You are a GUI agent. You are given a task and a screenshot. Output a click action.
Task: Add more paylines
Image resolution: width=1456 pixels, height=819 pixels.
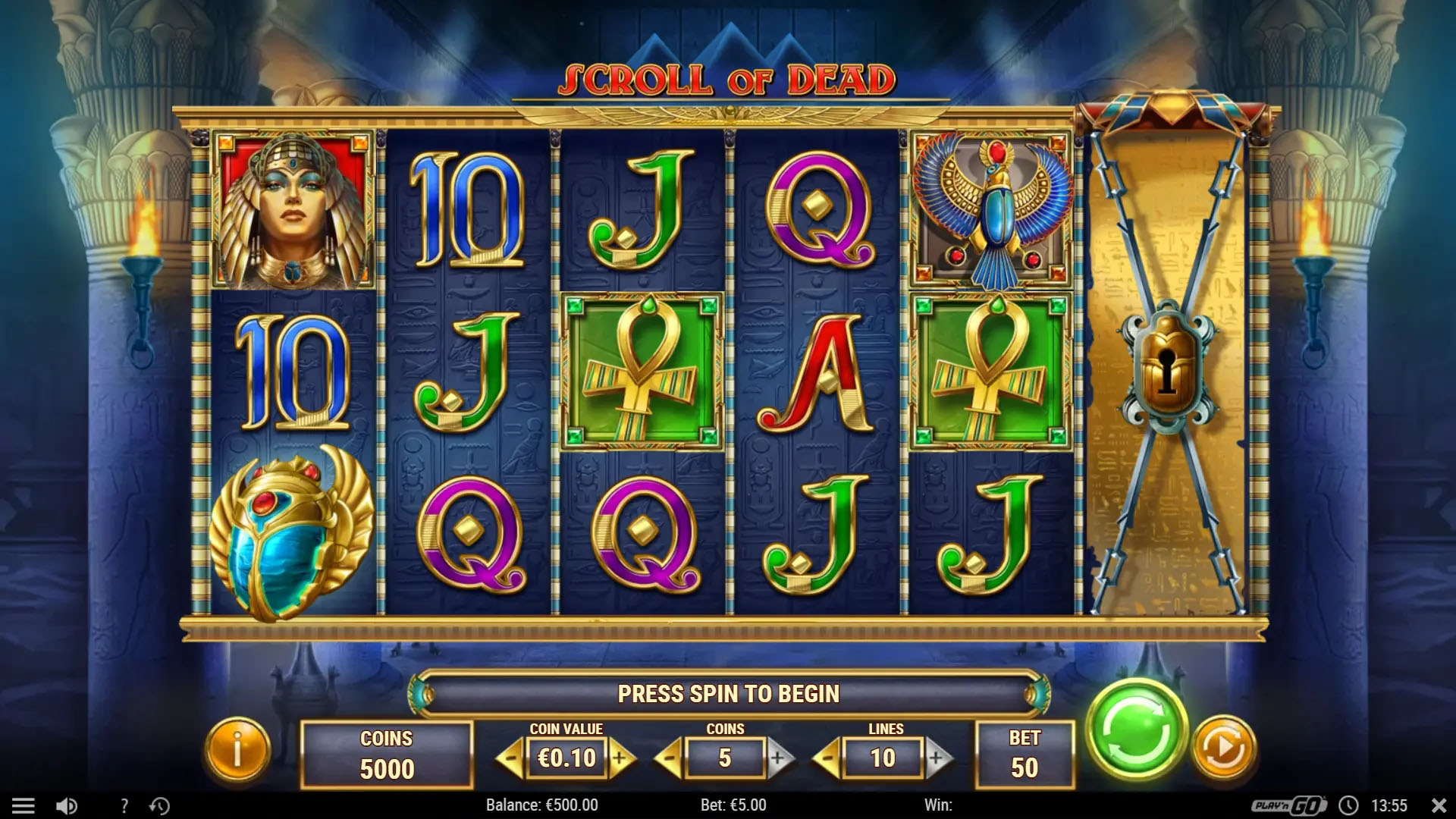click(x=937, y=758)
